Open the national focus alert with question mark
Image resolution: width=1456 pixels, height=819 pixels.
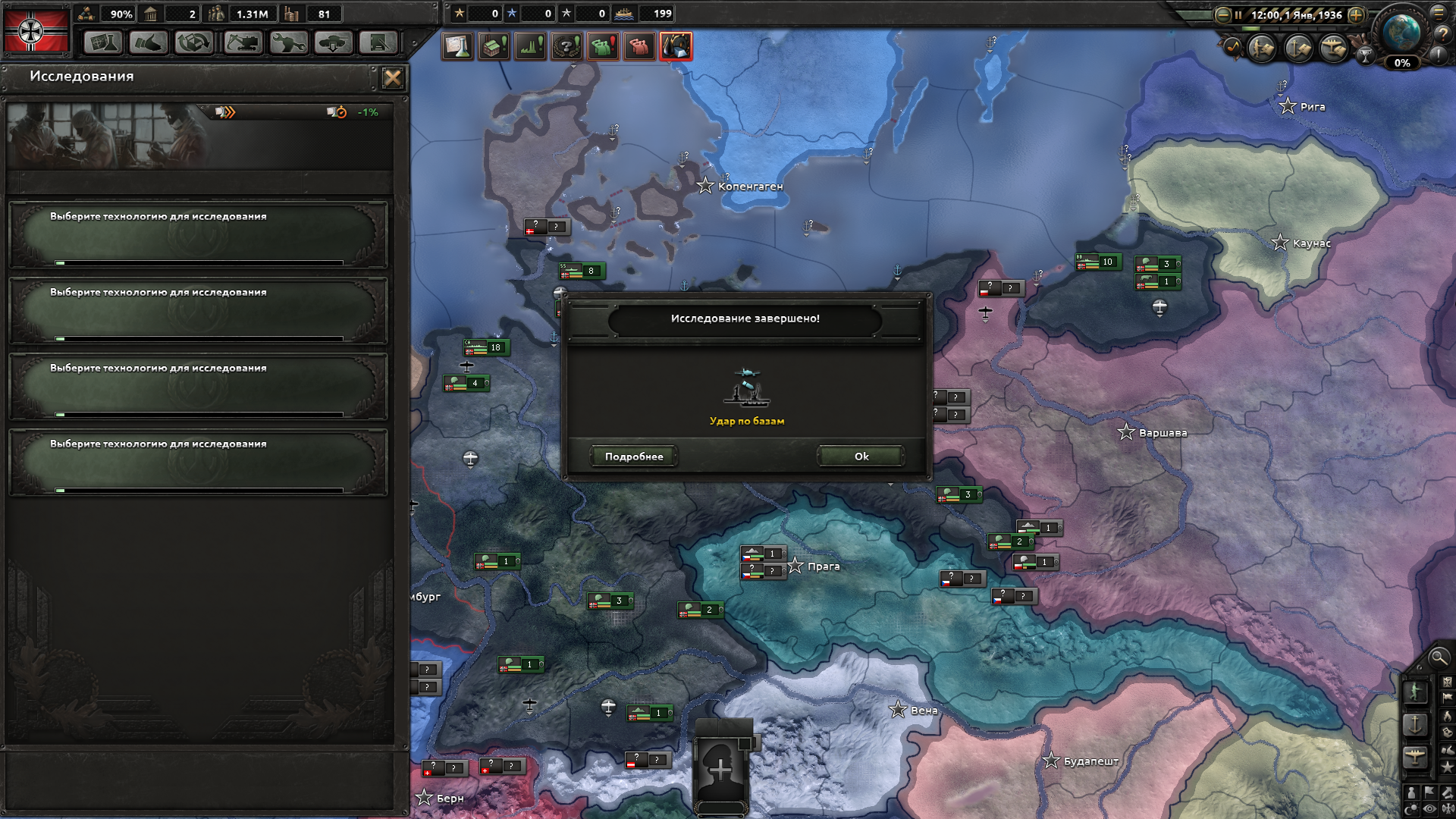pos(566,45)
